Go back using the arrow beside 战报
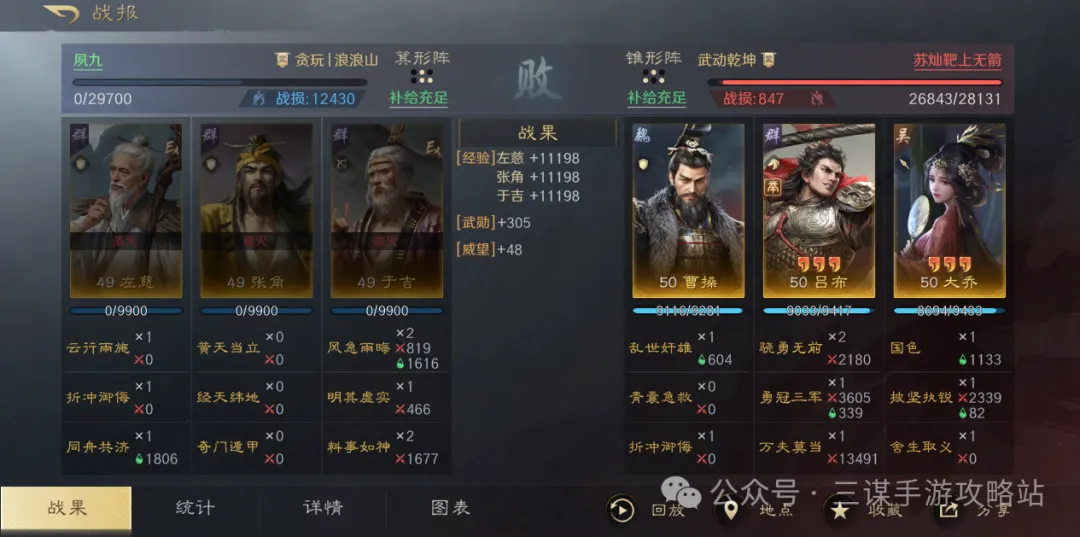Screen dimensions: 1080x537 (62, 14)
